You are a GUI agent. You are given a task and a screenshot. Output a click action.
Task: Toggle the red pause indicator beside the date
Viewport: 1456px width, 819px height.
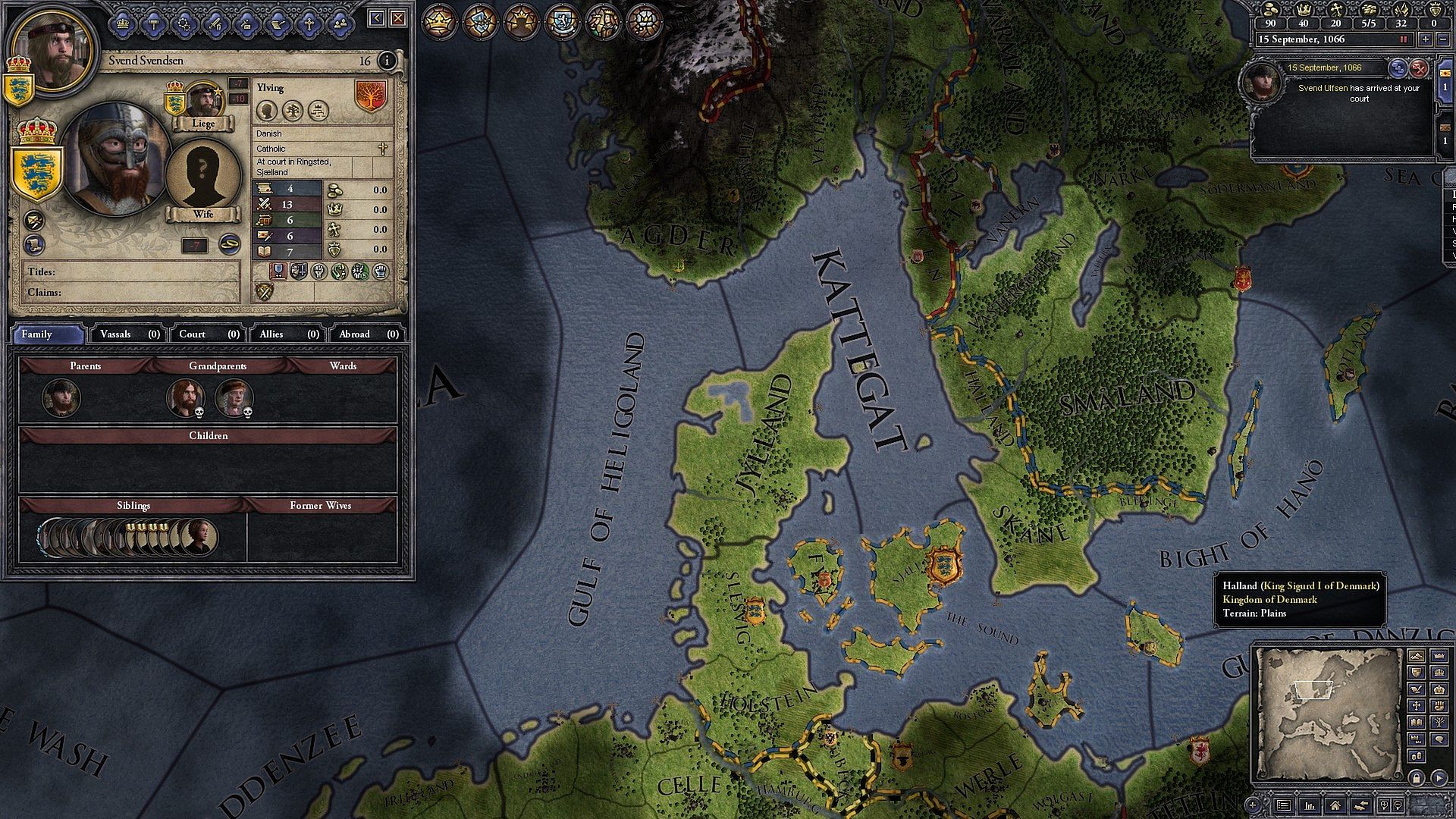point(1404,39)
